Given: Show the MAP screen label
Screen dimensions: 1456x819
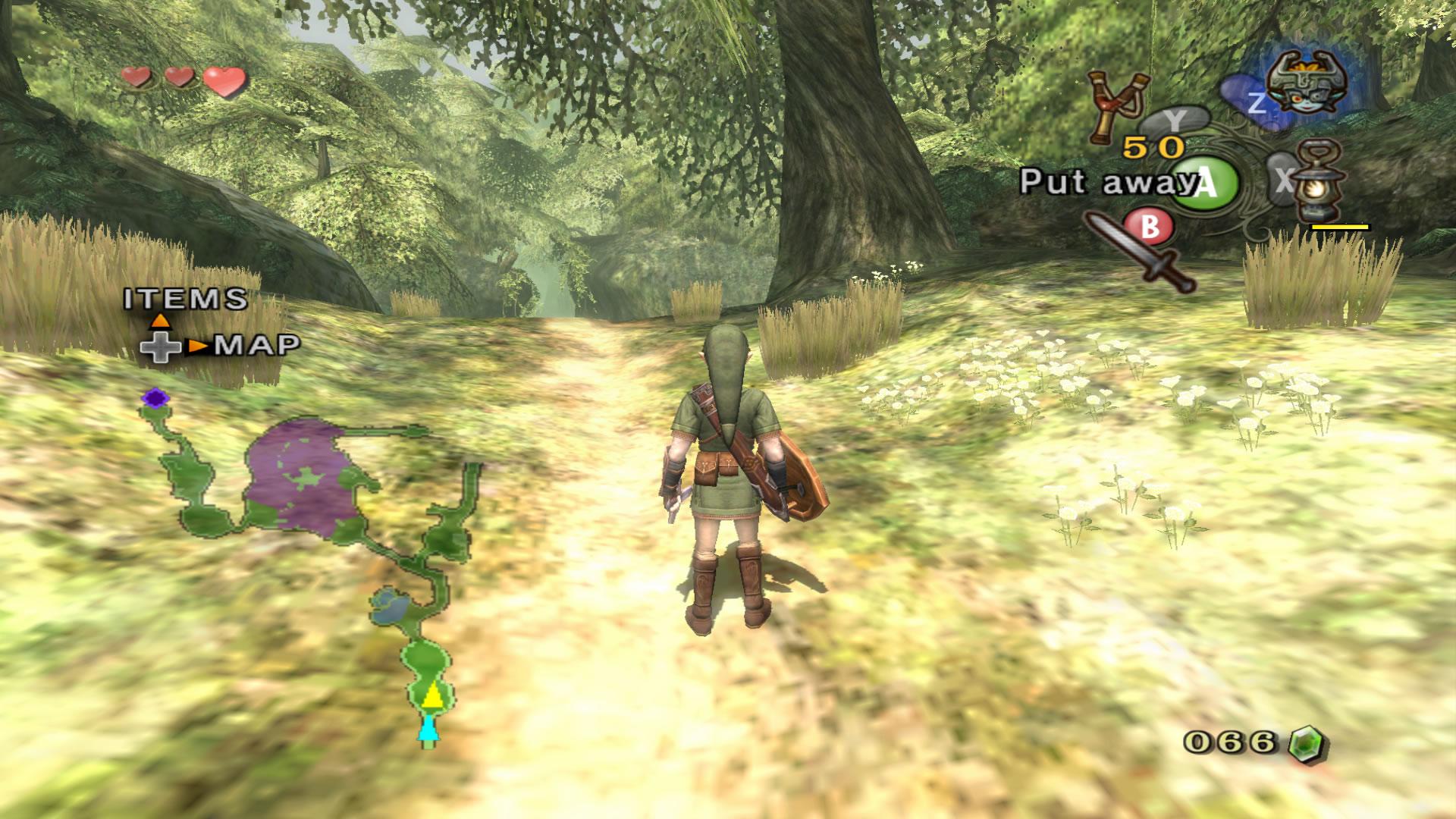Looking at the screenshot, I should (x=258, y=346).
